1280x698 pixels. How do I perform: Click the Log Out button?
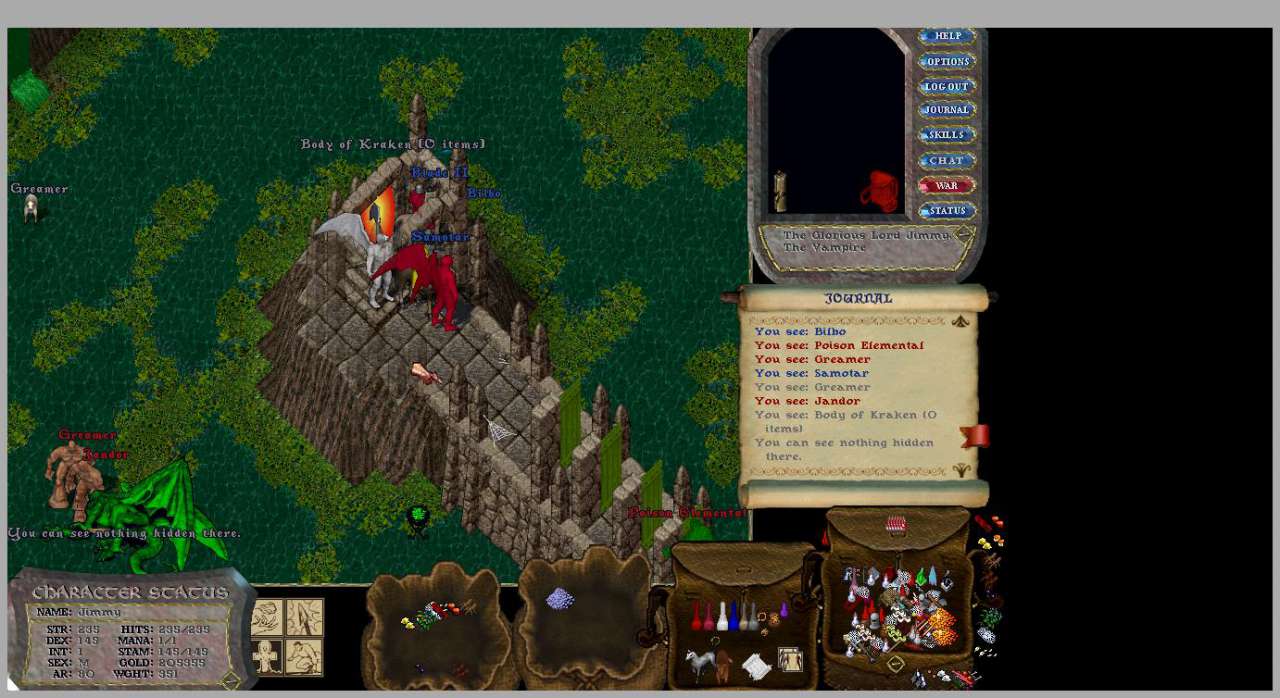(x=946, y=86)
